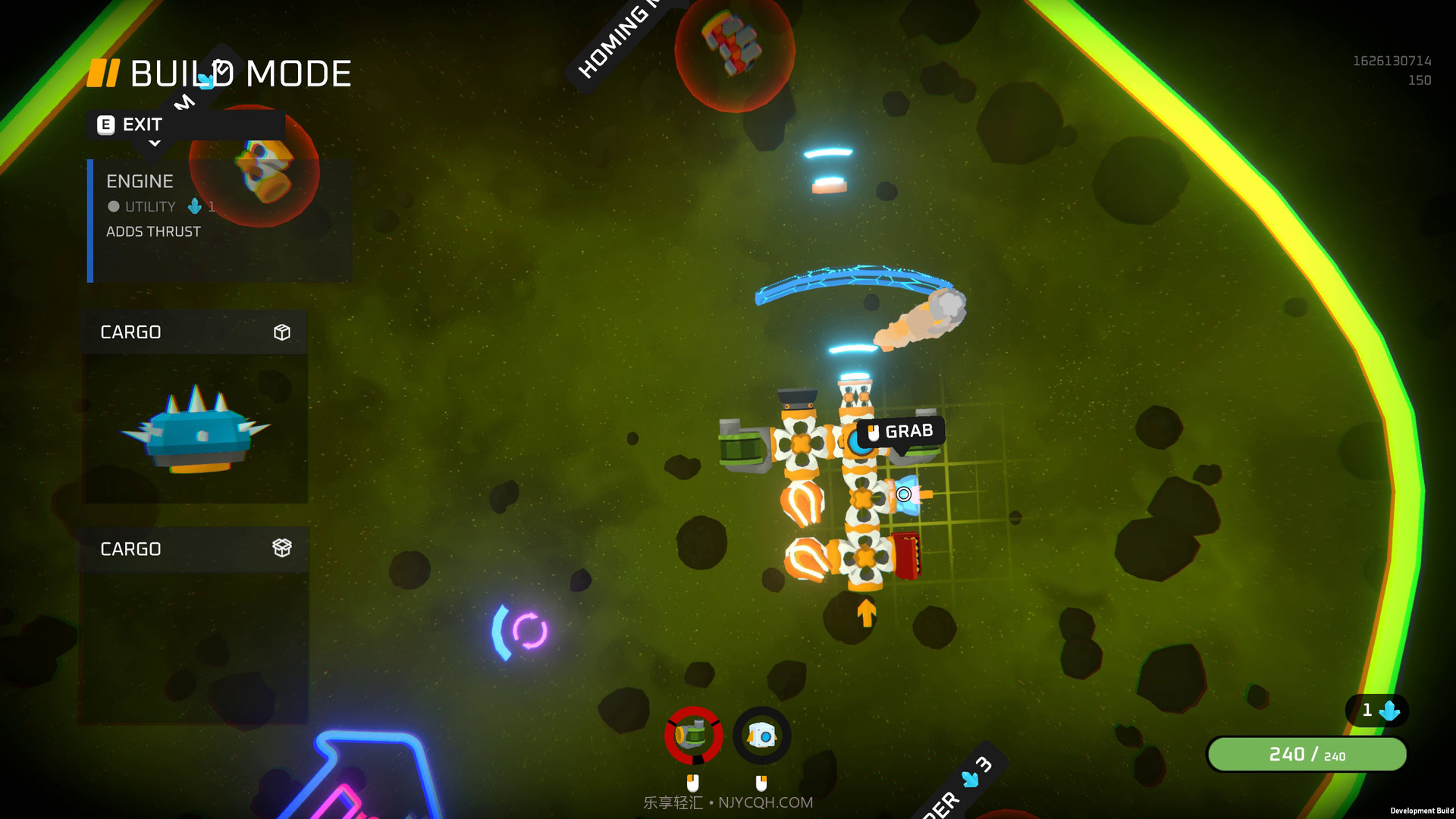This screenshot has height=819, width=1456.
Task: Click the blue crystal icon on the ENGINE card
Action: 194,206
